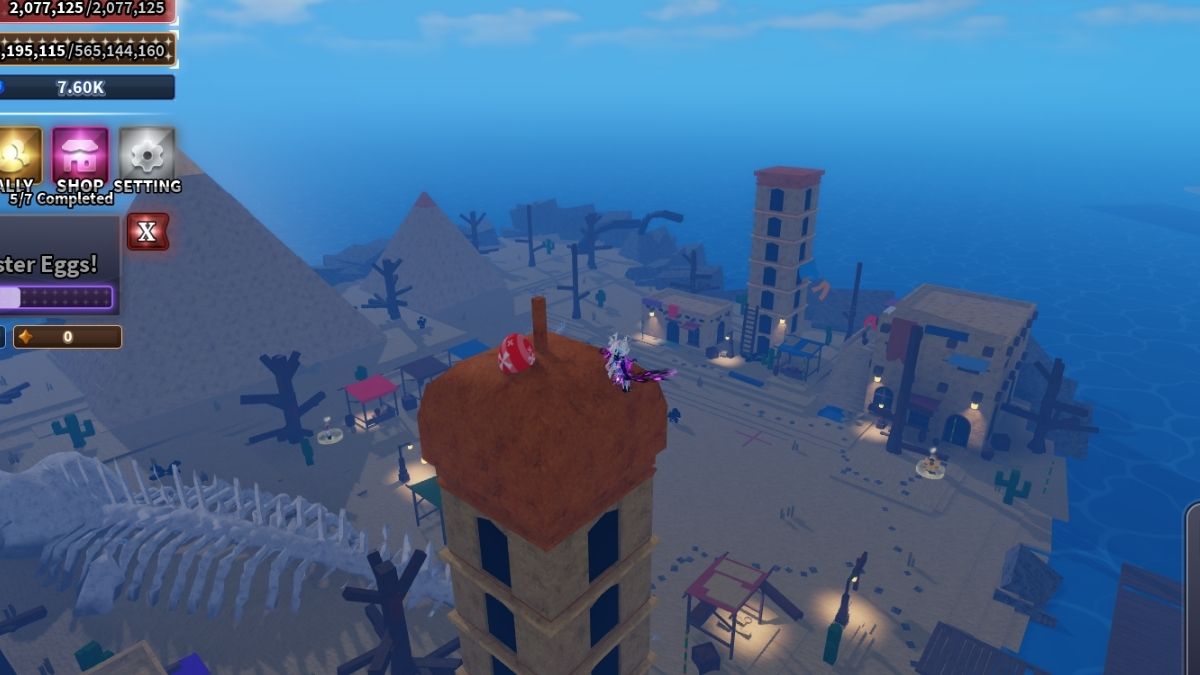1200x675 pixels.
Task: Open the Shop menu
Action: (x=80, y=156)
